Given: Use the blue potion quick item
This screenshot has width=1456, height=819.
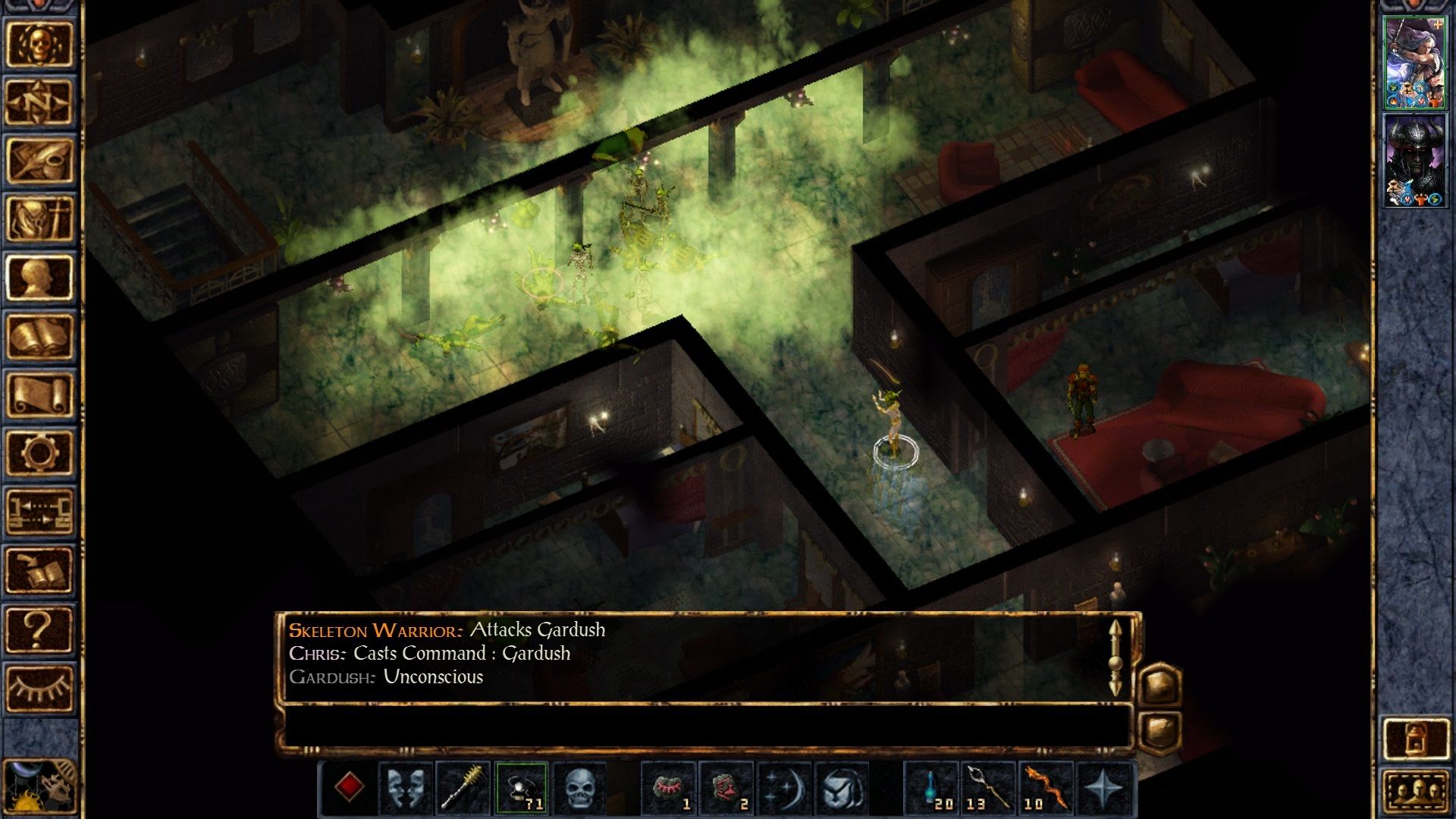Looking at the screenshot, I should [x=932, y=789].
